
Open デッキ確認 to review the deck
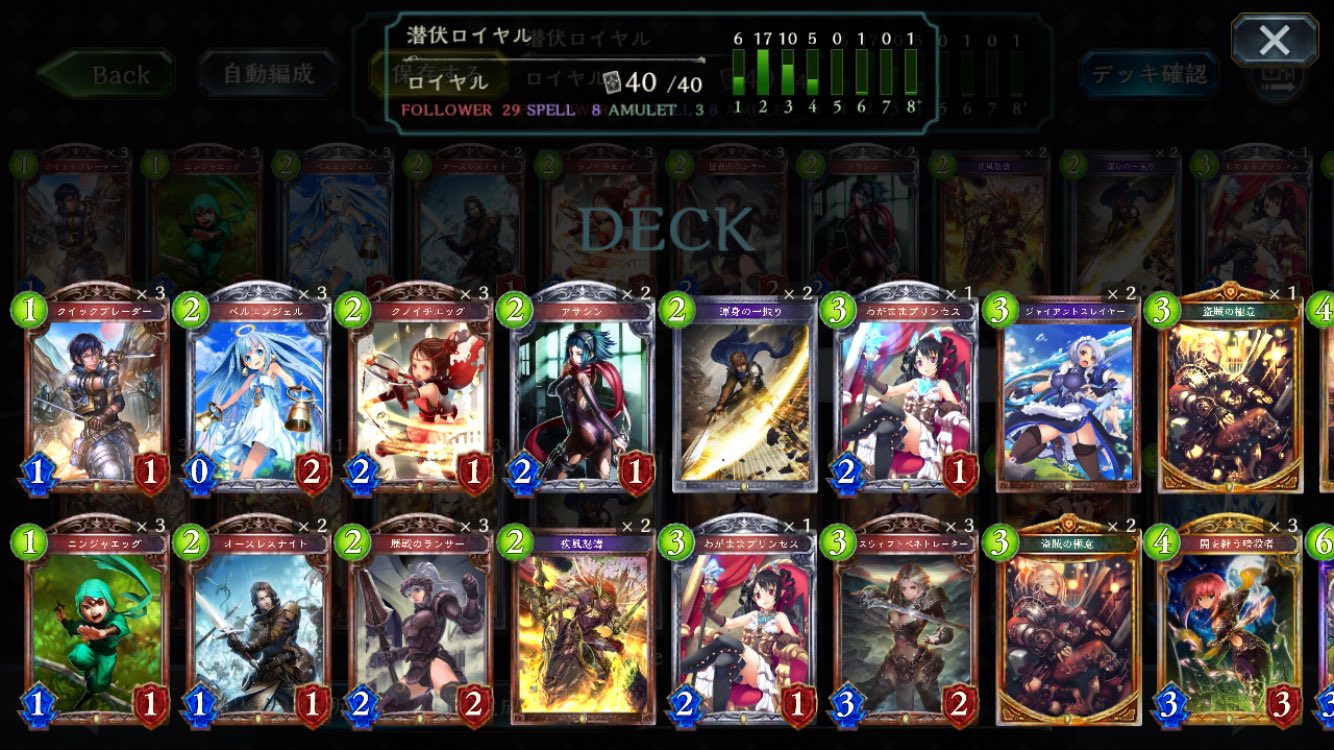1148,73
